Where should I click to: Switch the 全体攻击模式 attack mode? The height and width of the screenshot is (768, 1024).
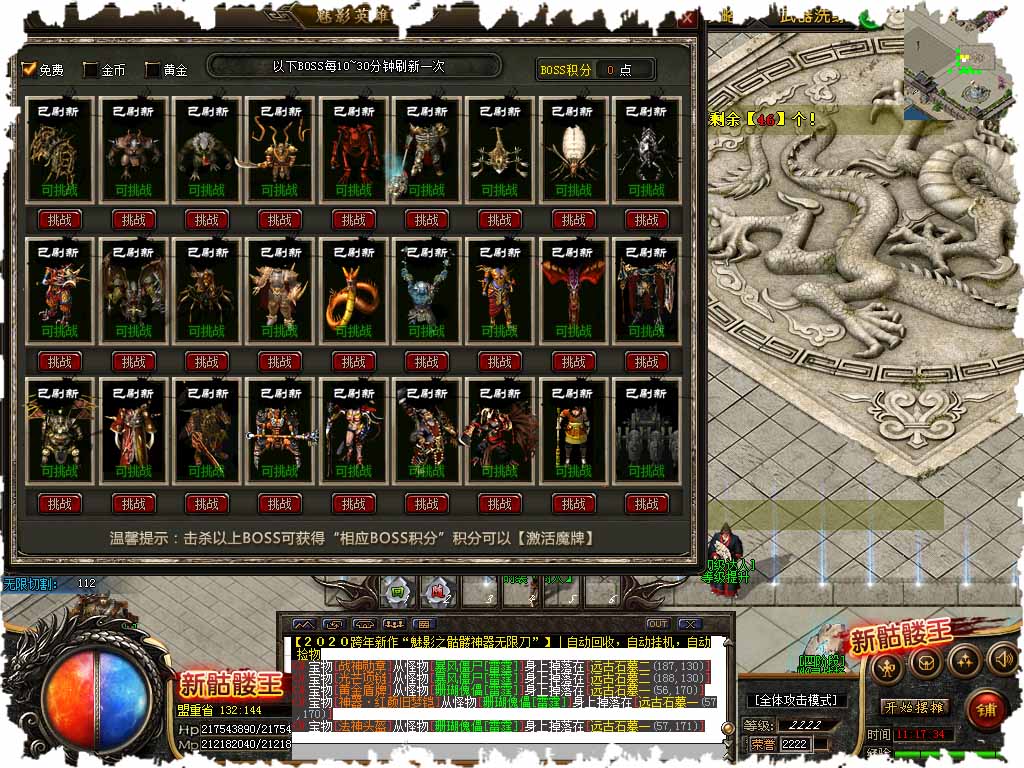pyautogui.click(x=796, y=700)
